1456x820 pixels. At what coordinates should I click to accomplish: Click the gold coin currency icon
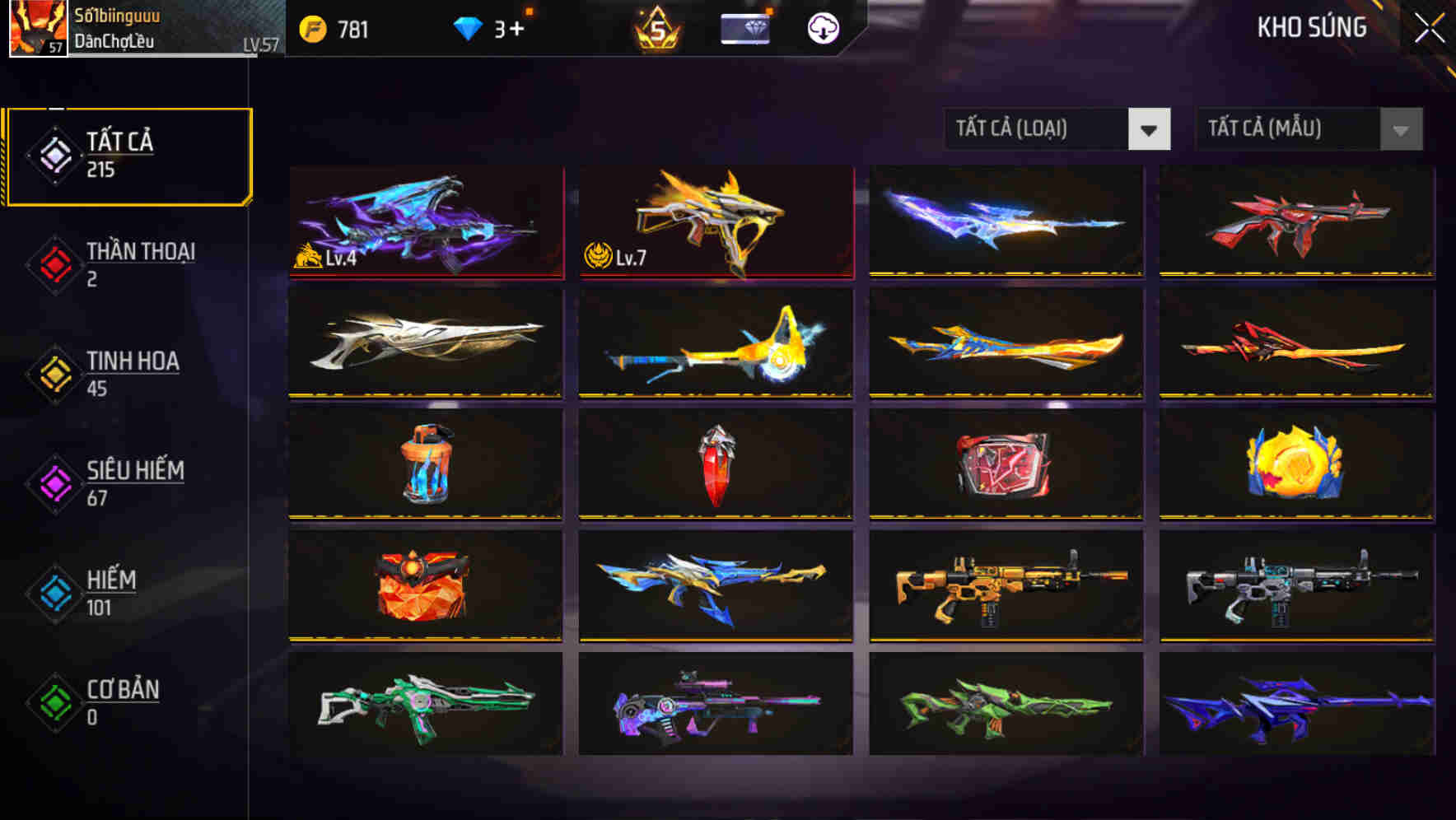310,29
